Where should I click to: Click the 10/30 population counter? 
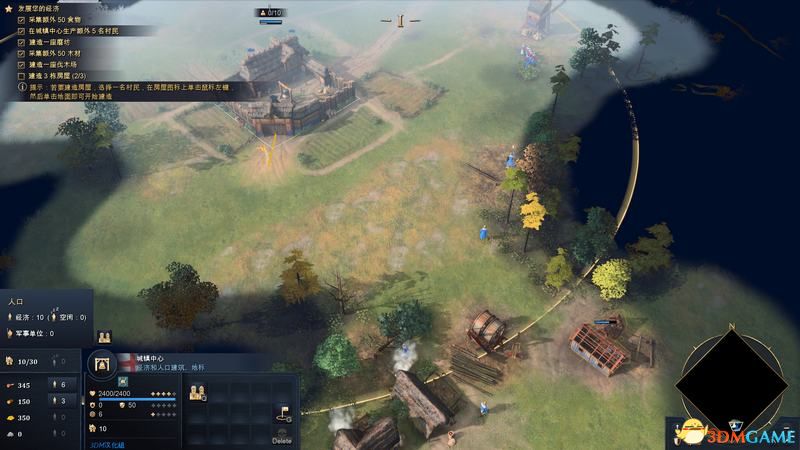[x=27, y=361]
